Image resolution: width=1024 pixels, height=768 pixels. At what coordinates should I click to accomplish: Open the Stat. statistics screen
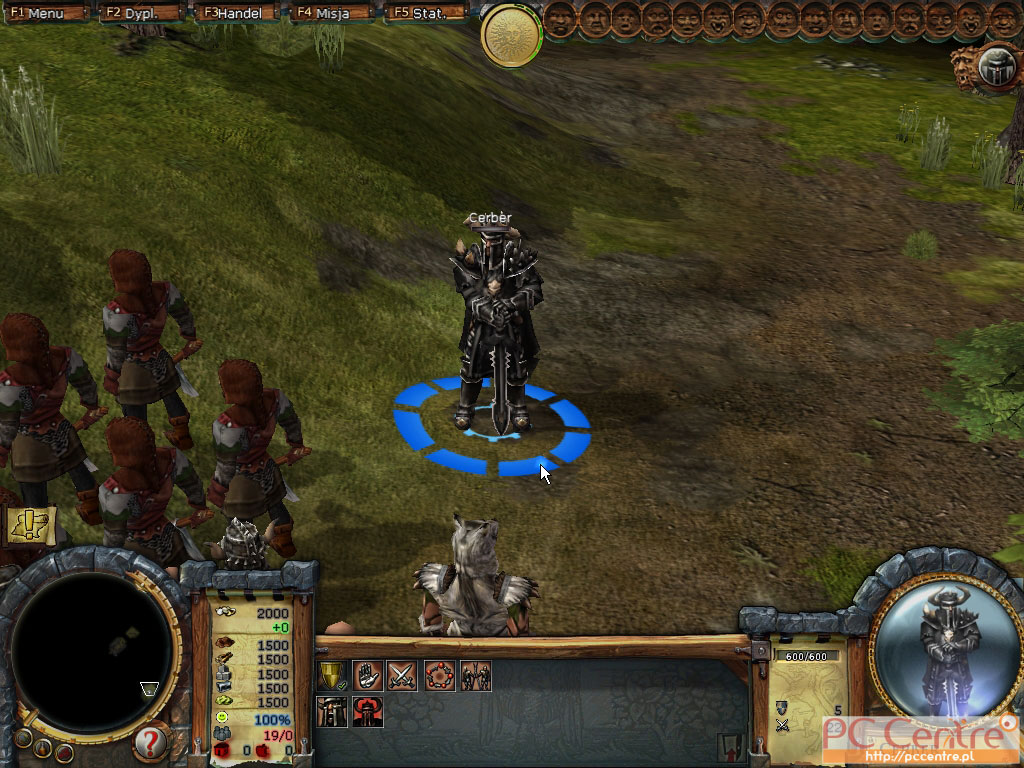tap(425, 13)
